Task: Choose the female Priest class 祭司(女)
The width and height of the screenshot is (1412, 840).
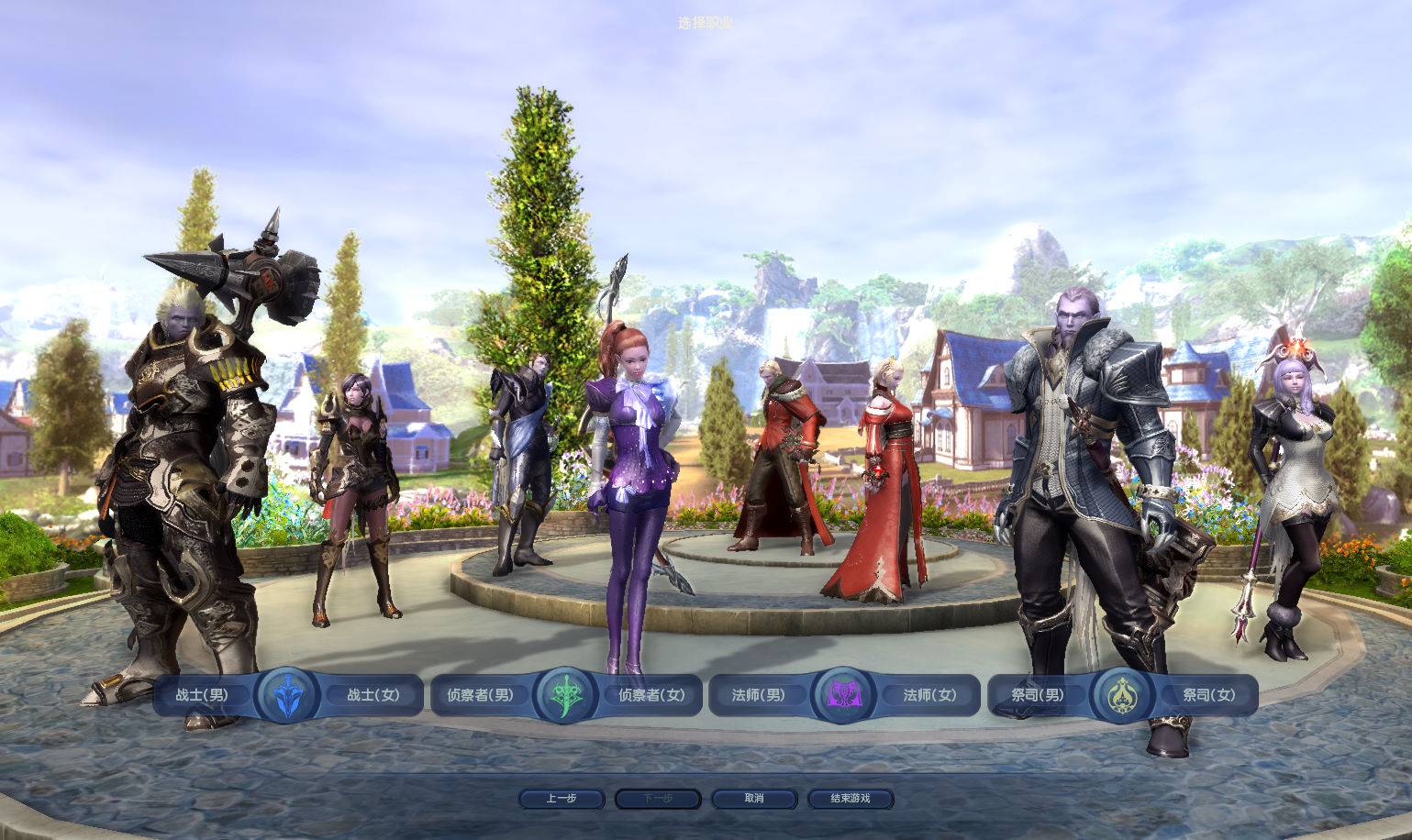Action: tap(1208, 695)
